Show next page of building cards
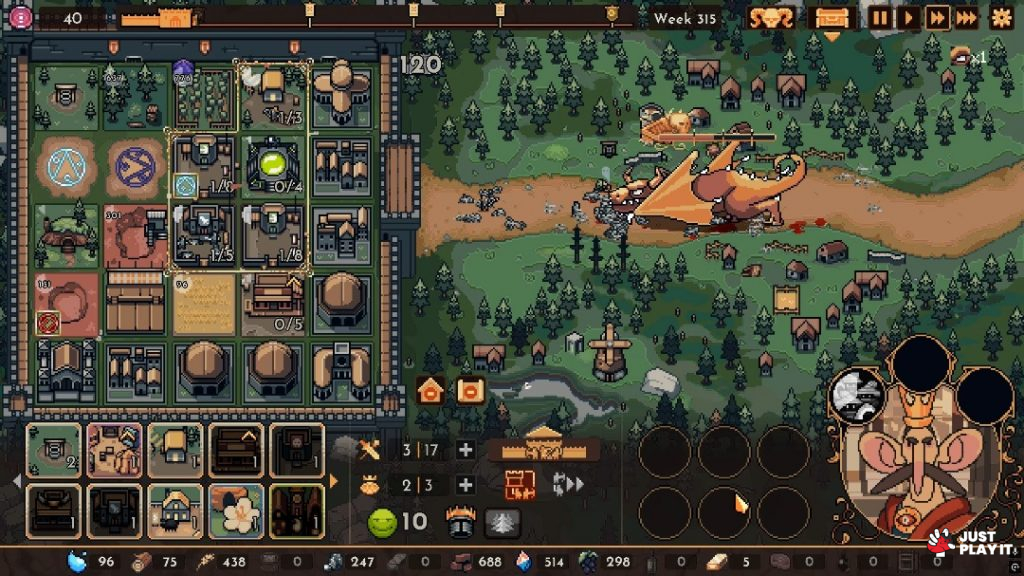The height and width of the screenshot is (576, 1024). [334, 481]
